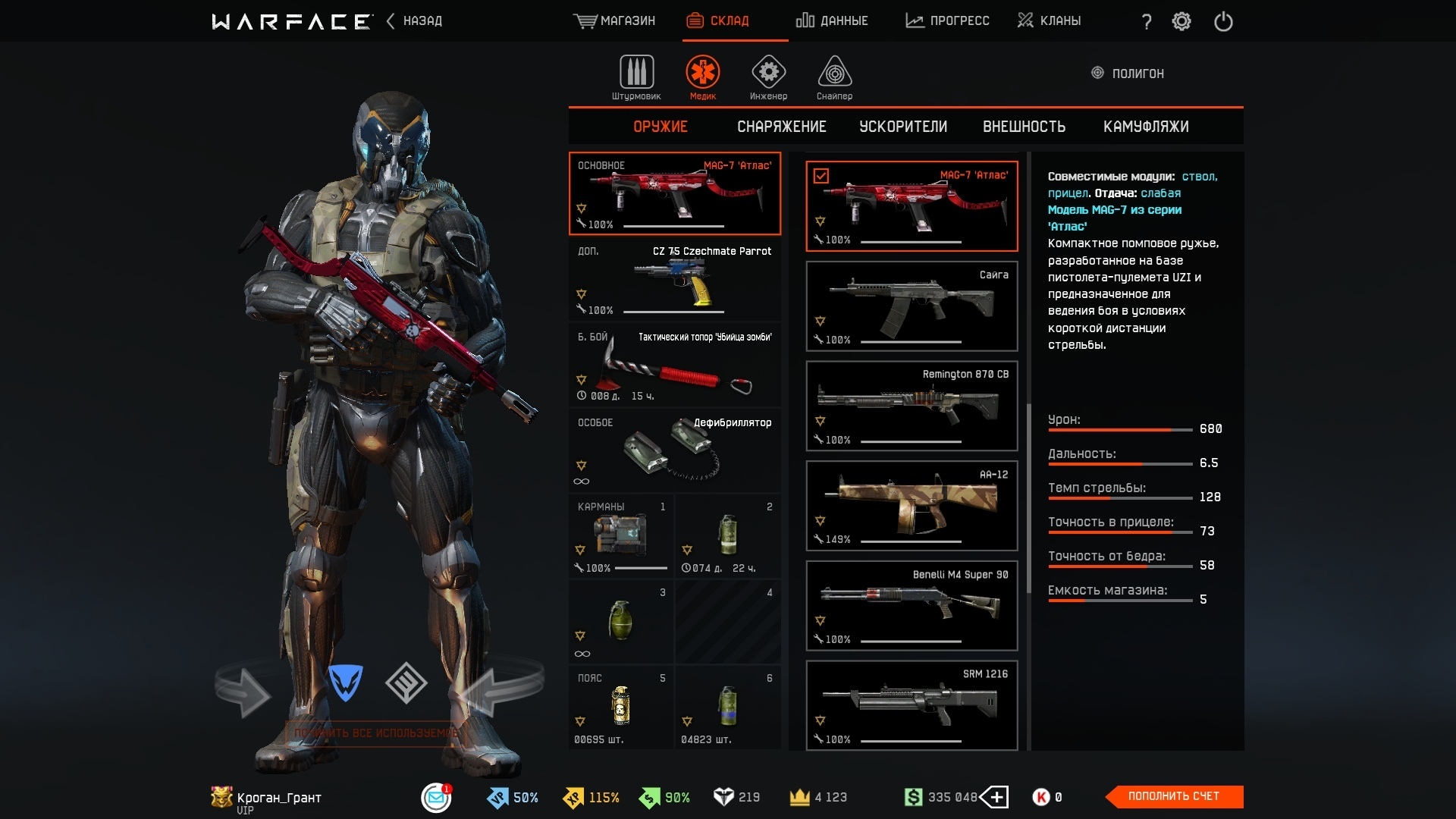Pick the AA-12 shotgun

pyautogui.click(x=911, y=506)
